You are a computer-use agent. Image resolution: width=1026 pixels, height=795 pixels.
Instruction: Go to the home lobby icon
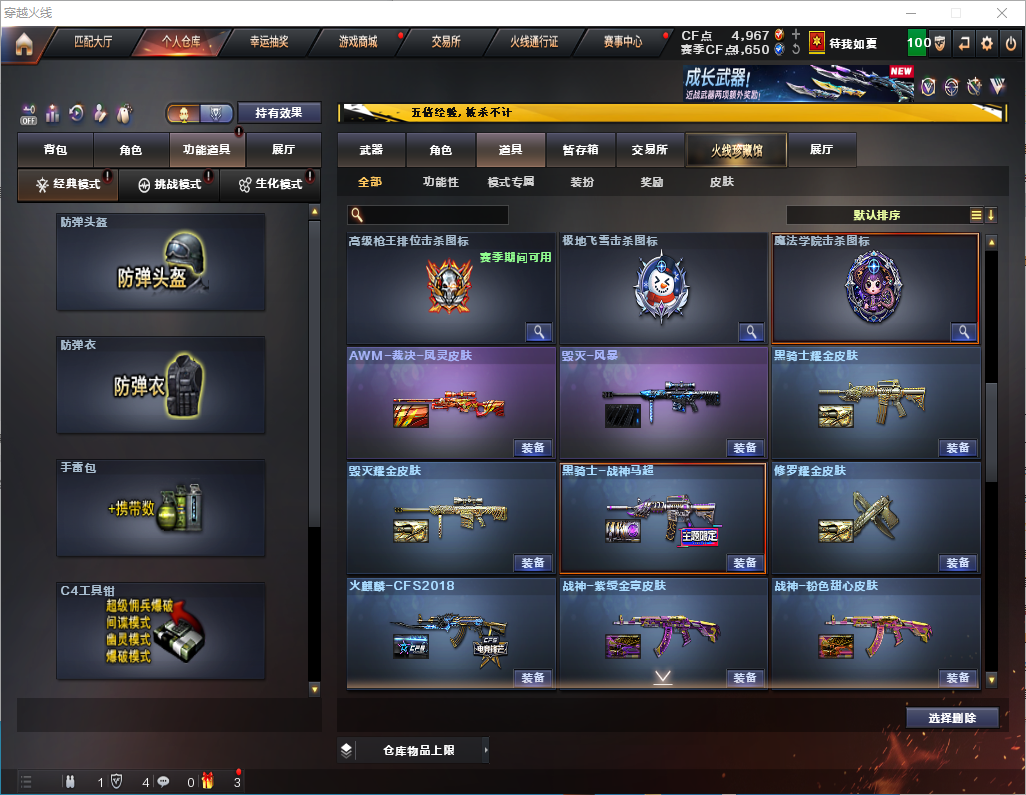[x=24, y=44]
